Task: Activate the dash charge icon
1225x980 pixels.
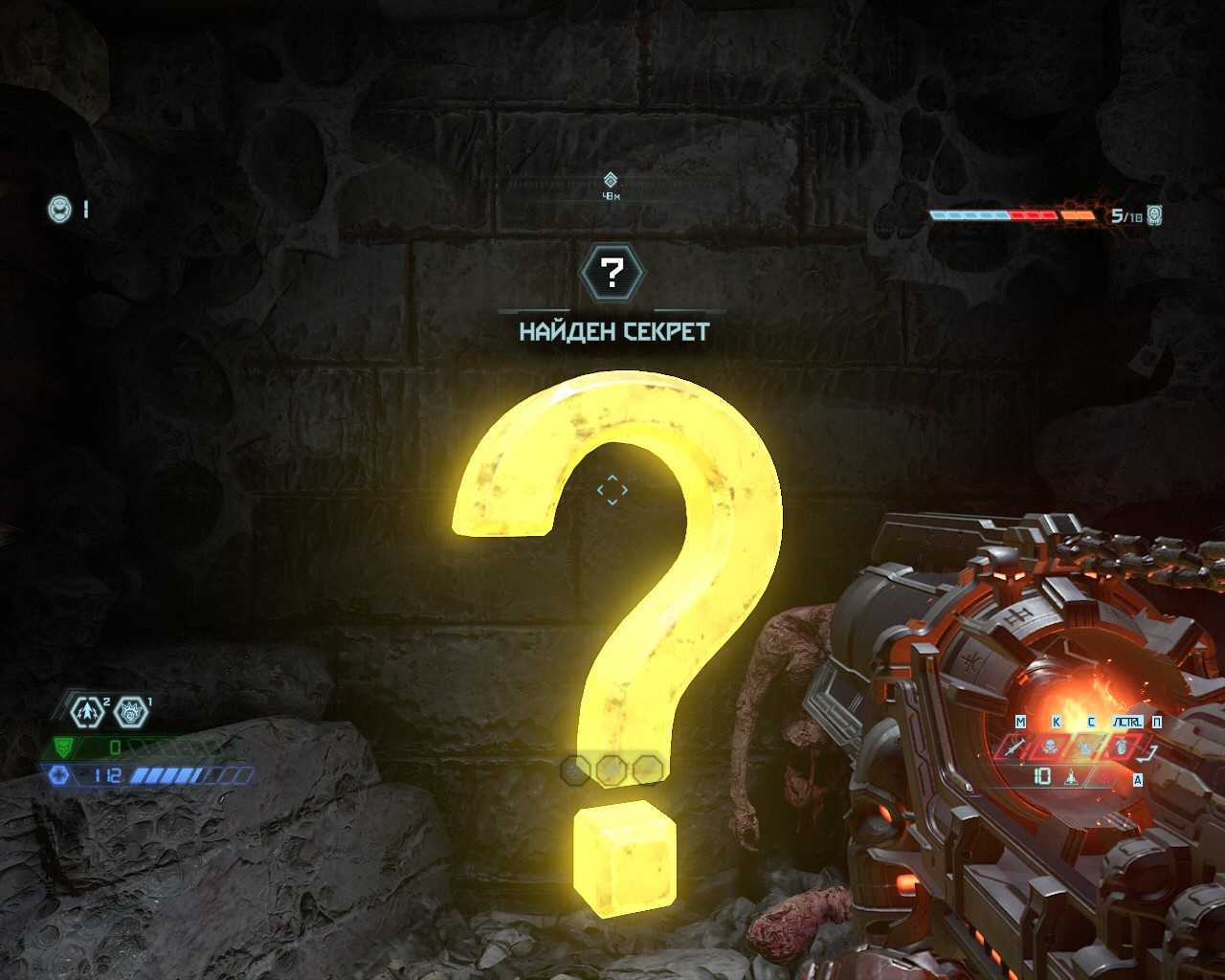Action: (88, 711)
